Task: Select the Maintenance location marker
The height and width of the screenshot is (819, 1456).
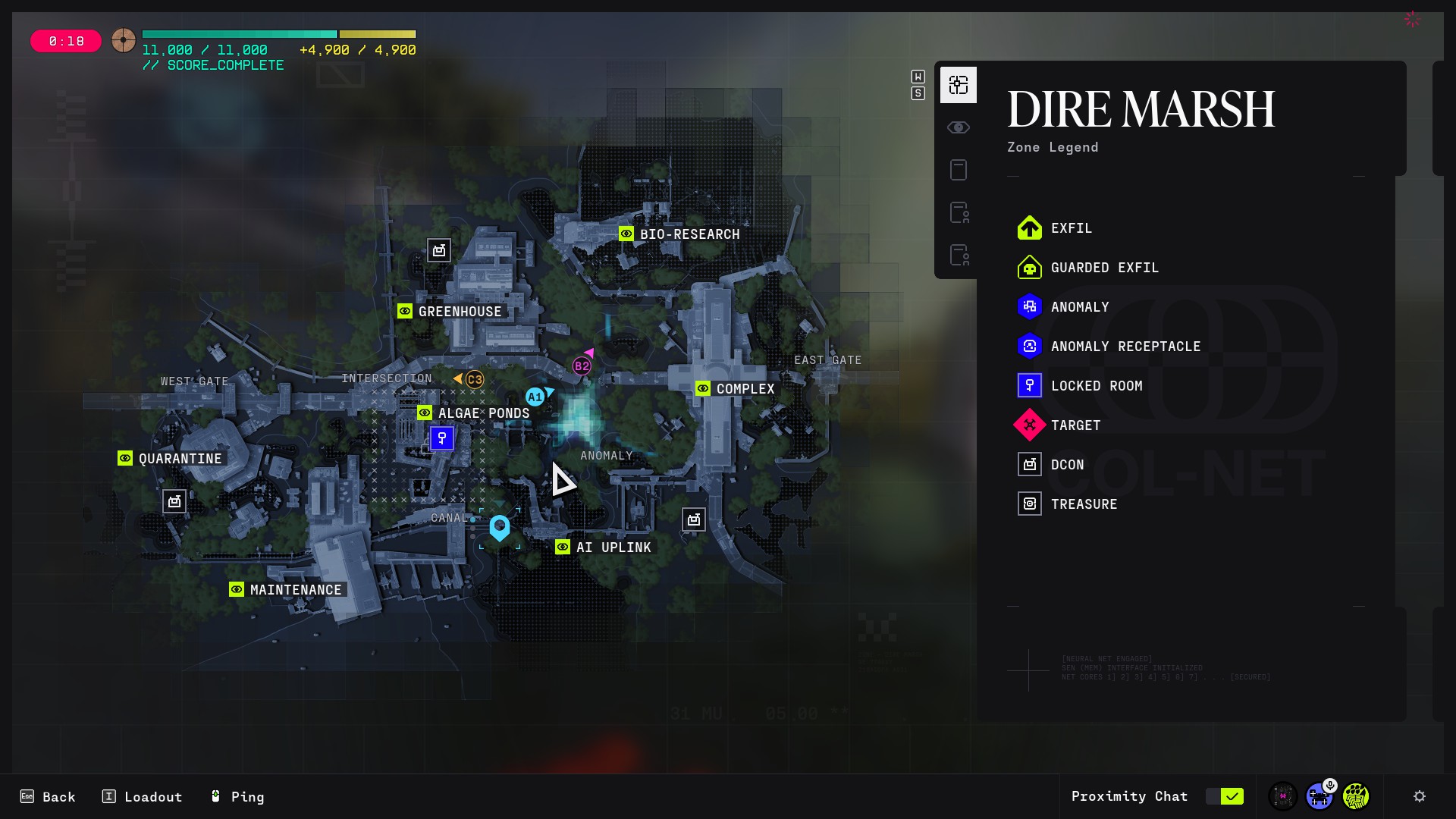Action: 237,589
